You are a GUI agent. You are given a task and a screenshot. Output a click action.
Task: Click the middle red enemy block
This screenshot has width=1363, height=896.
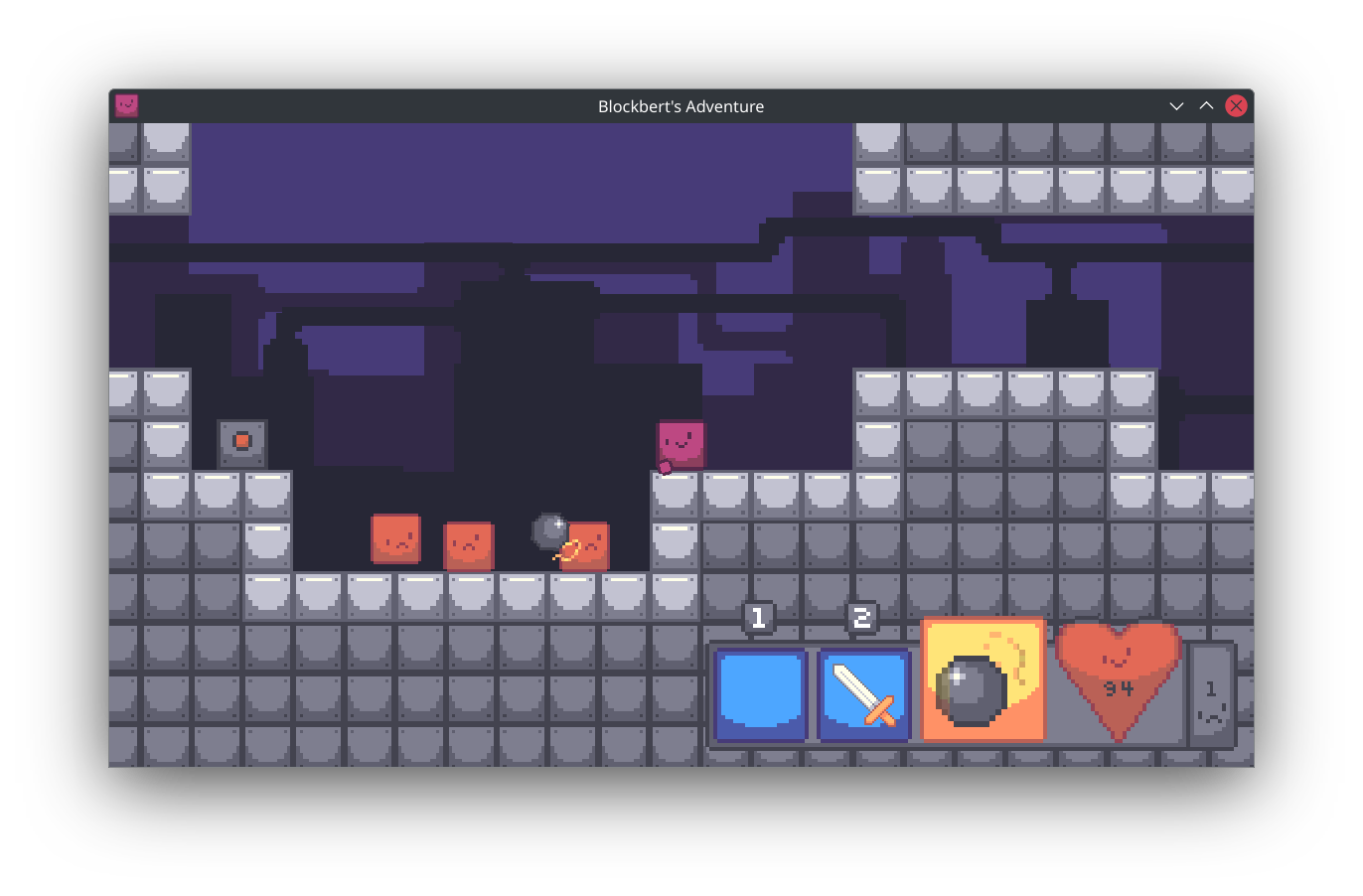pyautogui.click(x=468, y=546)
